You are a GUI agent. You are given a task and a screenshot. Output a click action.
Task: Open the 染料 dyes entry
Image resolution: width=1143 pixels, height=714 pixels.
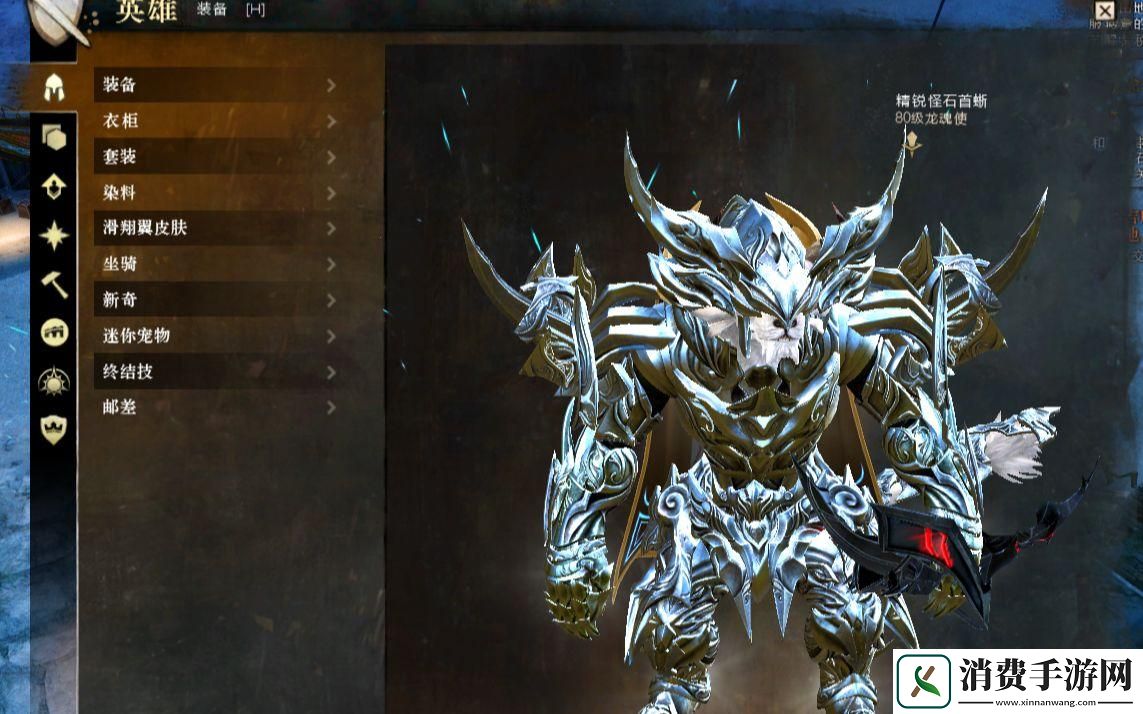coord(216,192)
